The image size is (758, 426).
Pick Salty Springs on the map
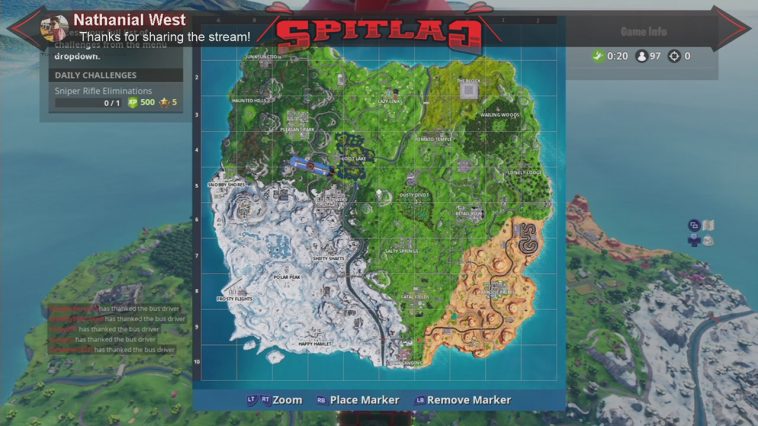(401, 251)
